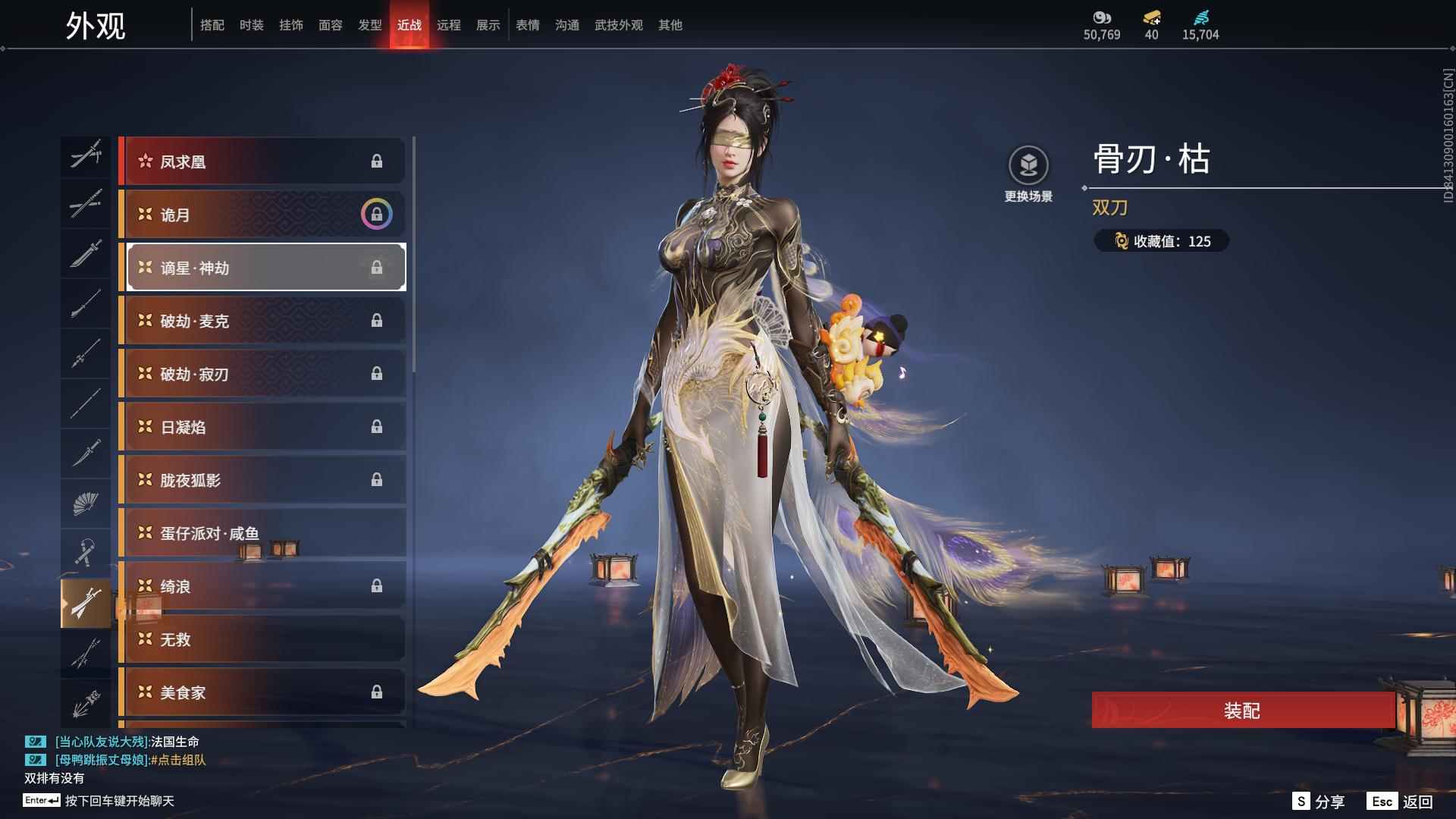
Task: Click the colorful lock on 诡月 skin
Action: (x=377, y=214)
